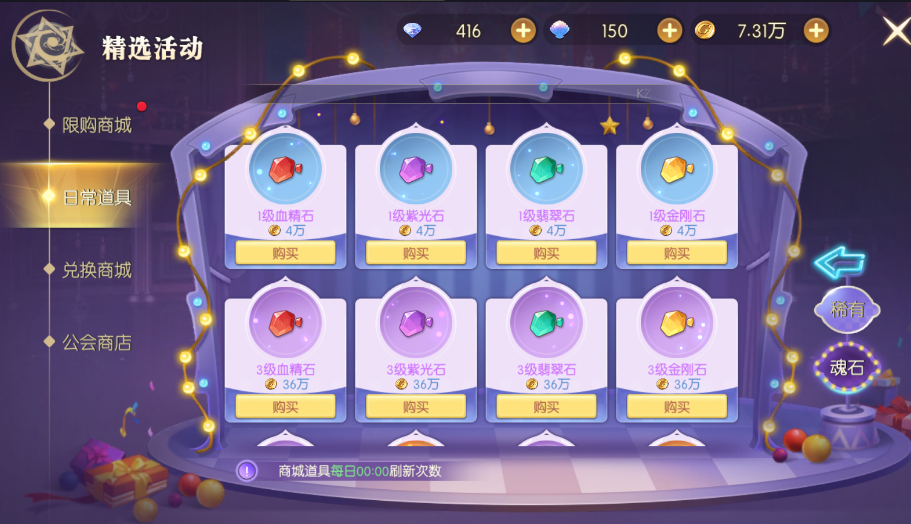The height and width of the screenshot is (524, 911).
Task: Select the 日常道具 tab
Action: [x=97, y=197]
